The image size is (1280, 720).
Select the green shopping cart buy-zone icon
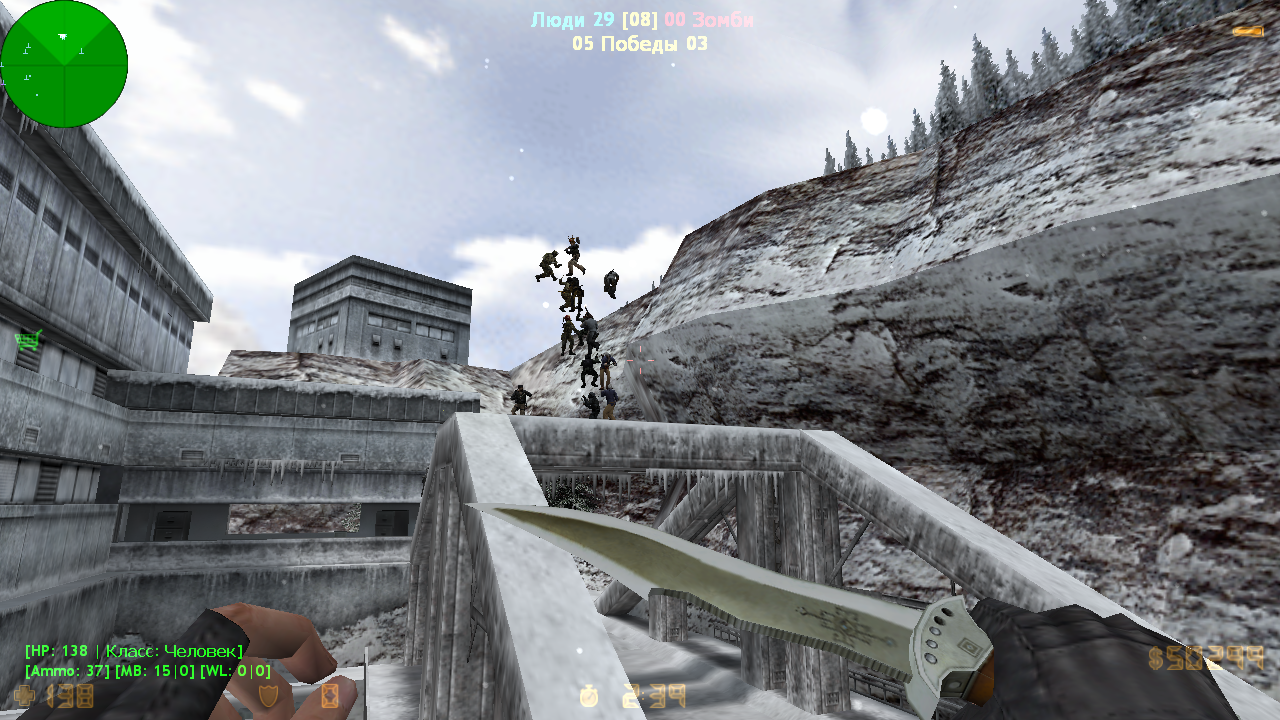[29, 341]
